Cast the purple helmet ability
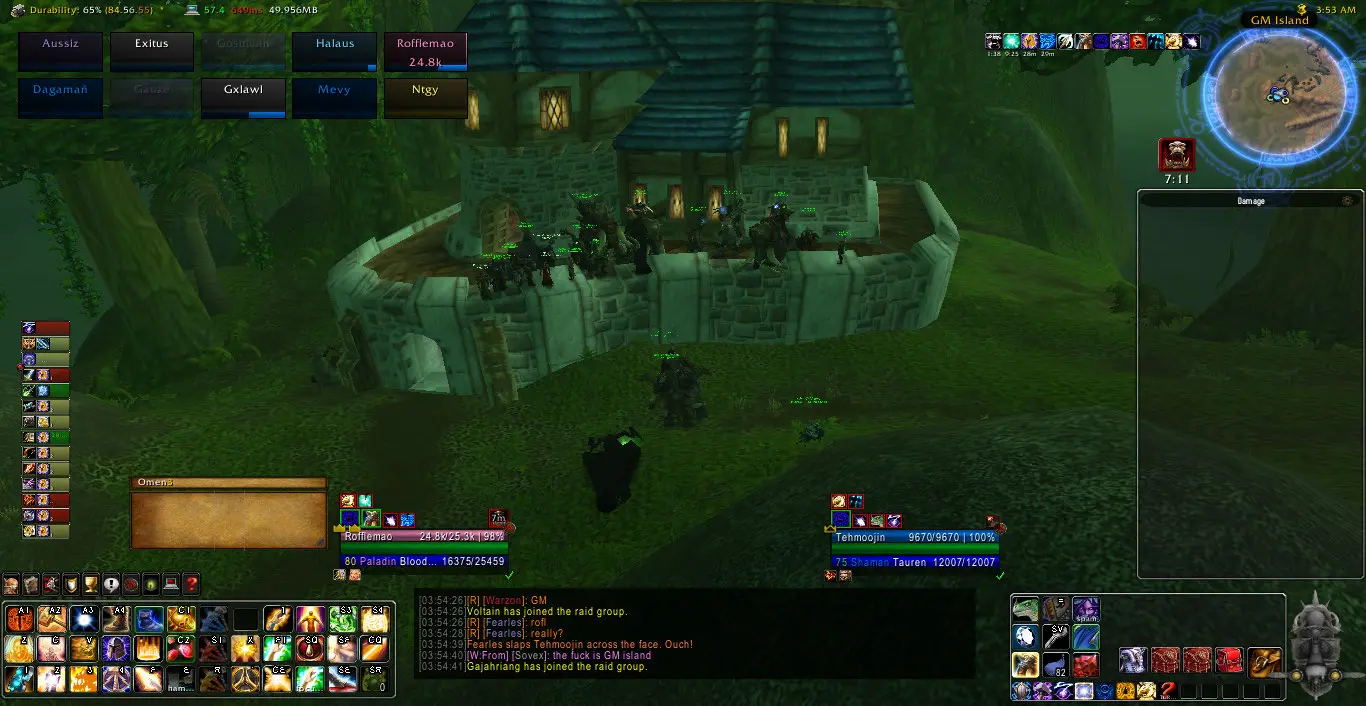Screen dimensions: 1366x706 pos(117,649)
